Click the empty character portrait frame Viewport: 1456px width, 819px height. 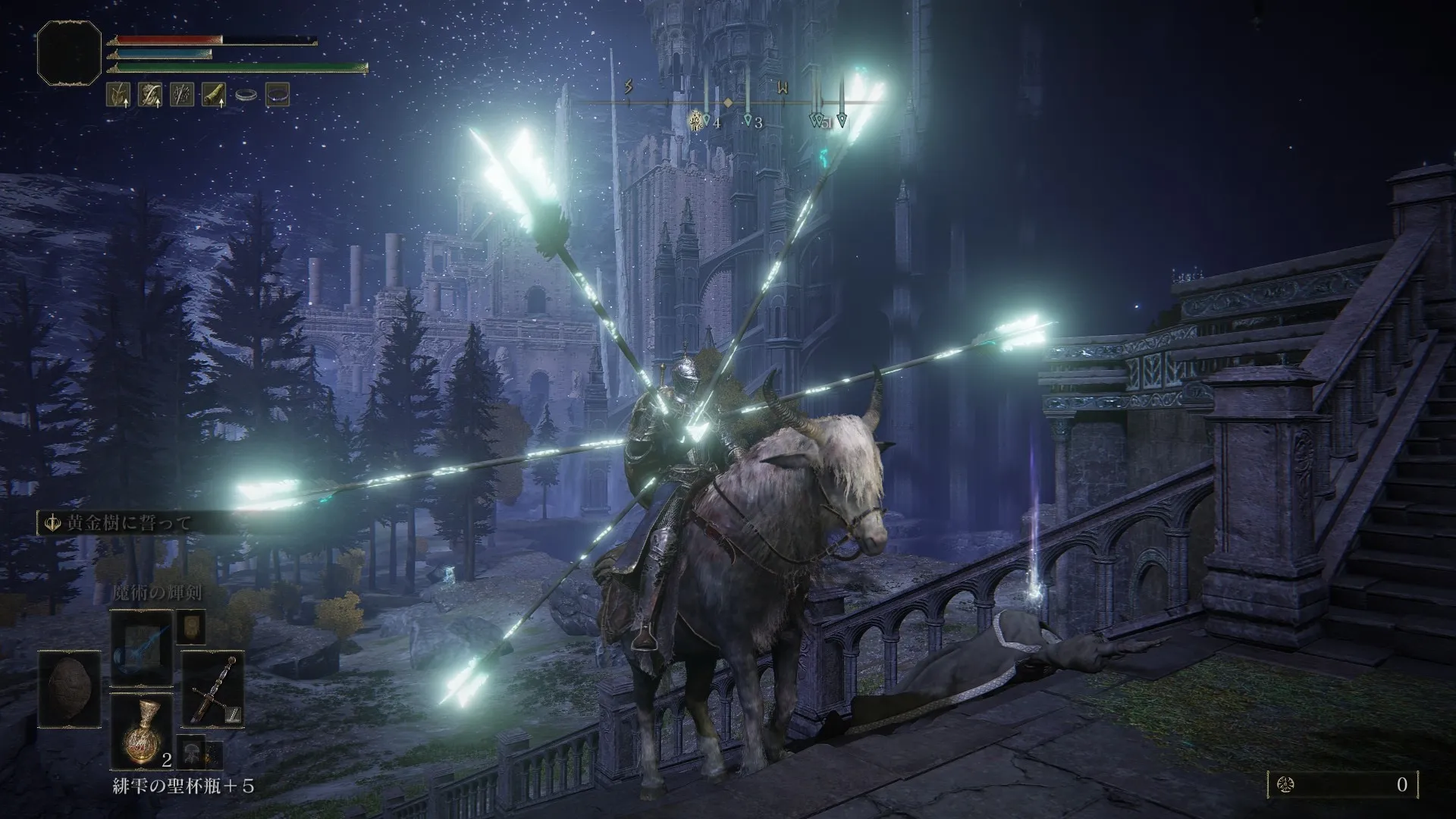point(69,52)
